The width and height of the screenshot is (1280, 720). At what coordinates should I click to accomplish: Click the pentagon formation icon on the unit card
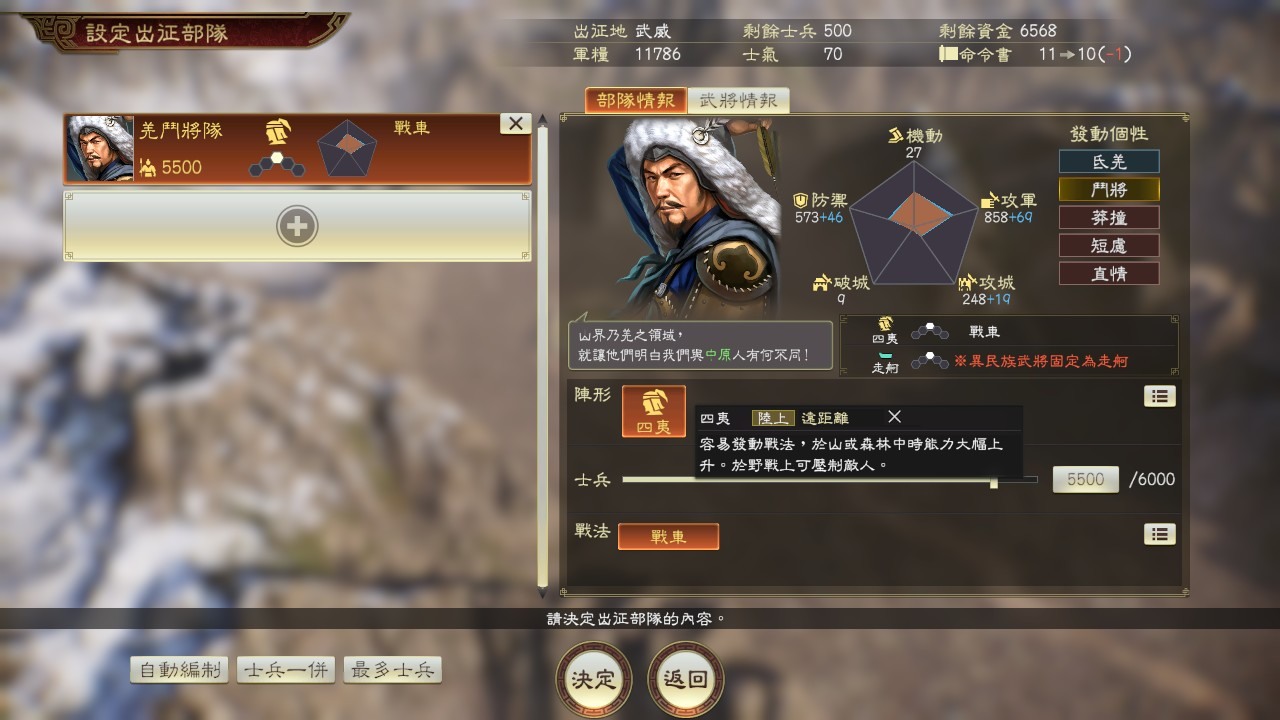349,148
